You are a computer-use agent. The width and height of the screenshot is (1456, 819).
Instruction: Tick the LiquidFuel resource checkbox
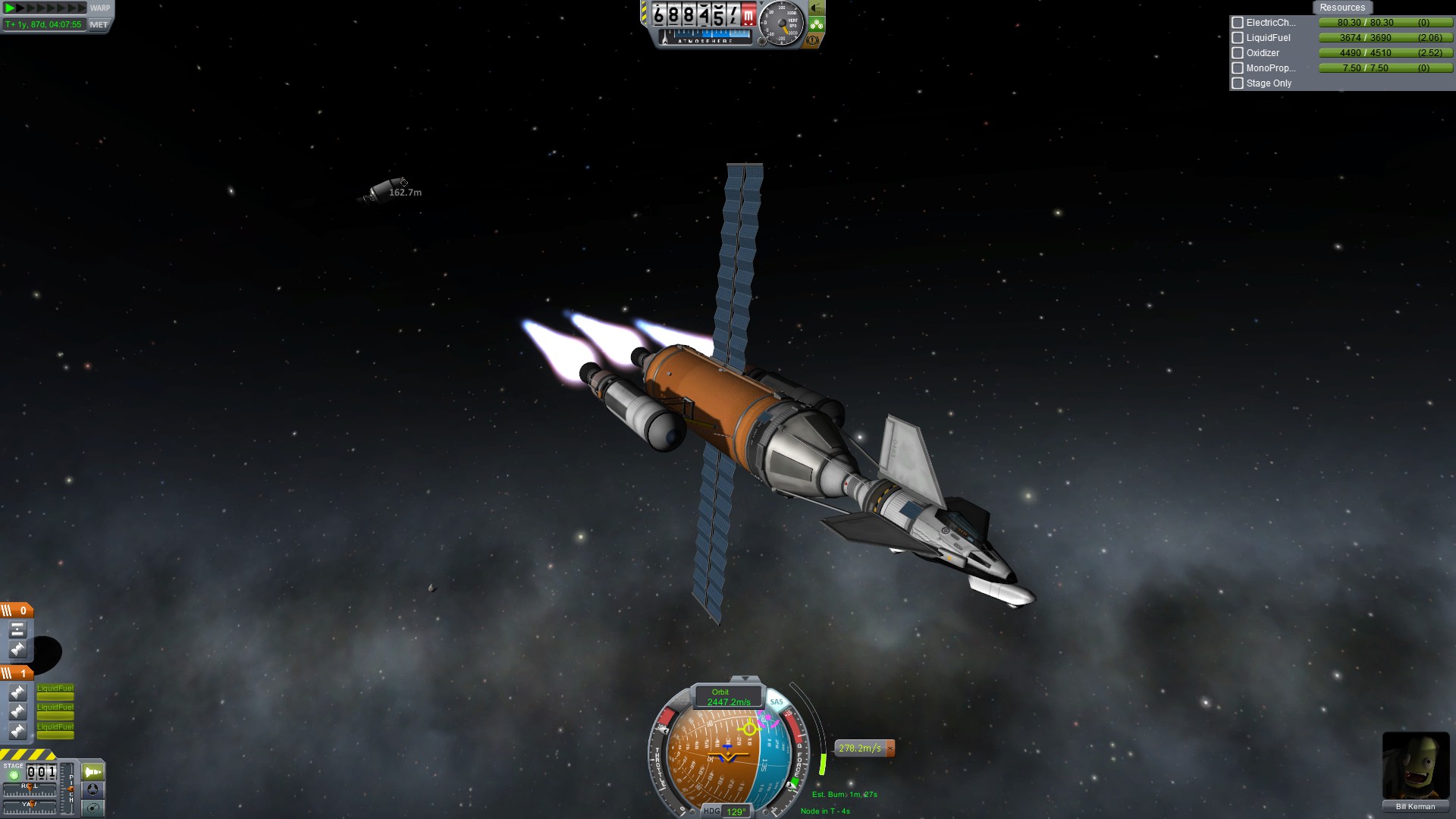[x=1238, y=38]
